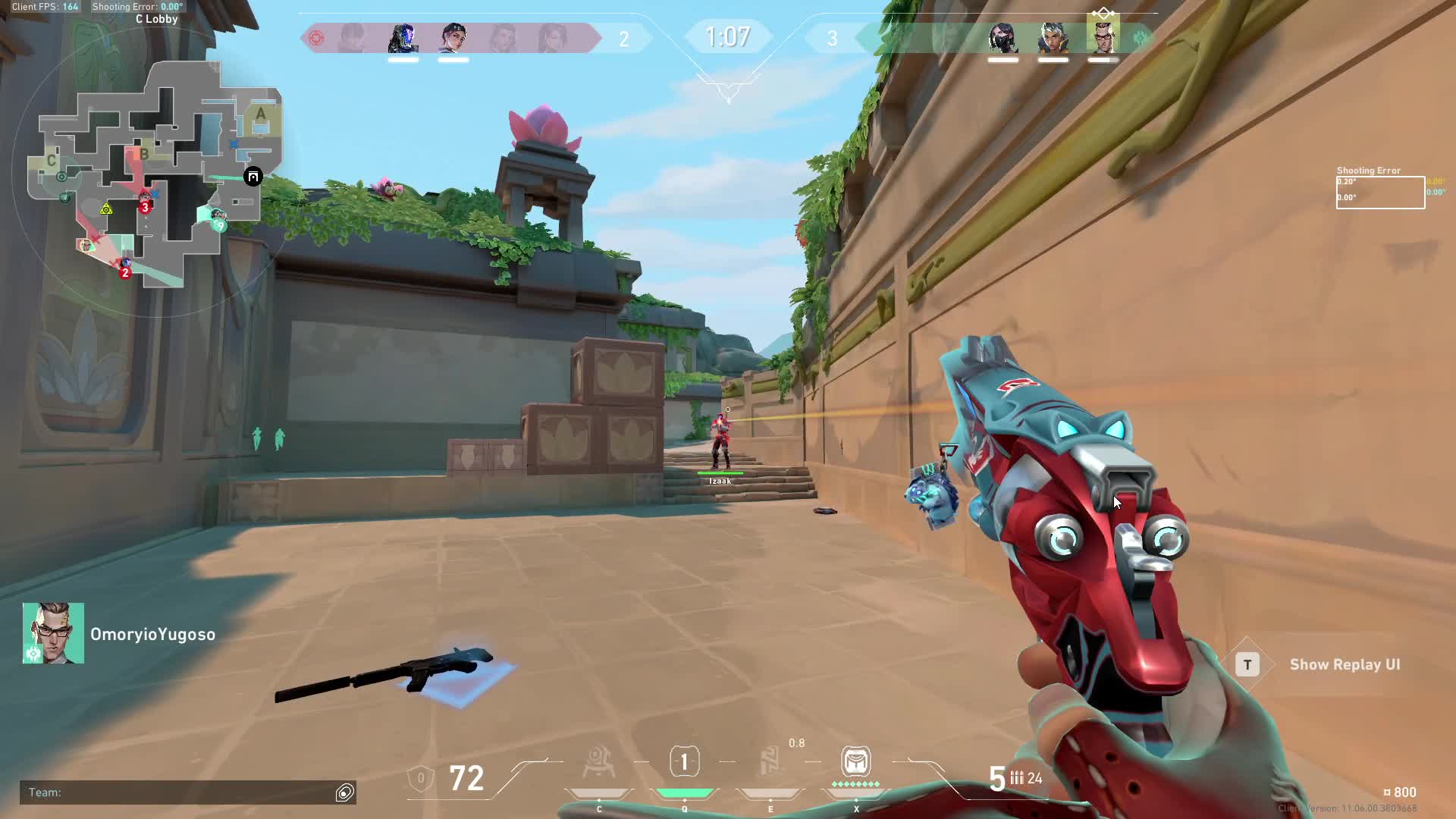Click the OmoryioYugoso player portrait
The width and height of the screenshot is (1456, 819).
[x=53, y=633]
